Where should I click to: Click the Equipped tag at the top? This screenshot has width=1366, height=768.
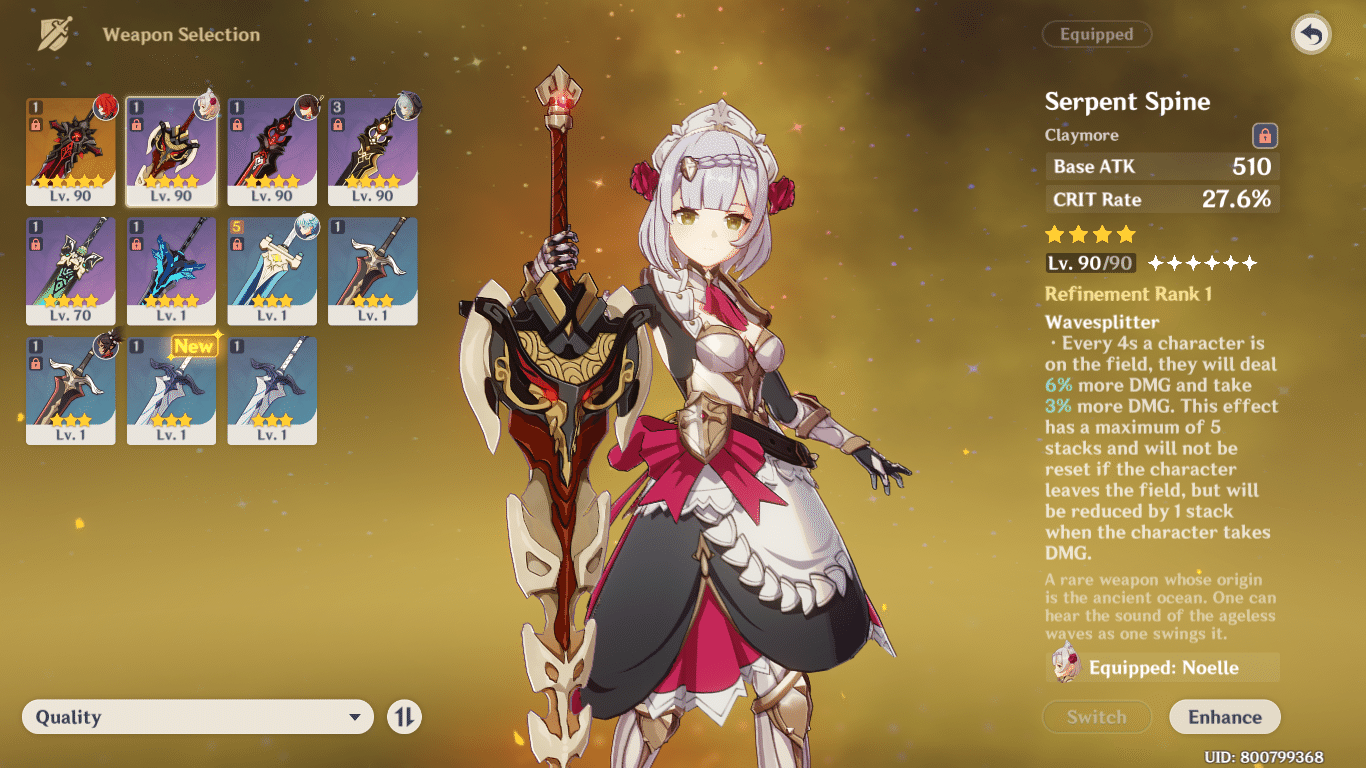click(1097, 34)
